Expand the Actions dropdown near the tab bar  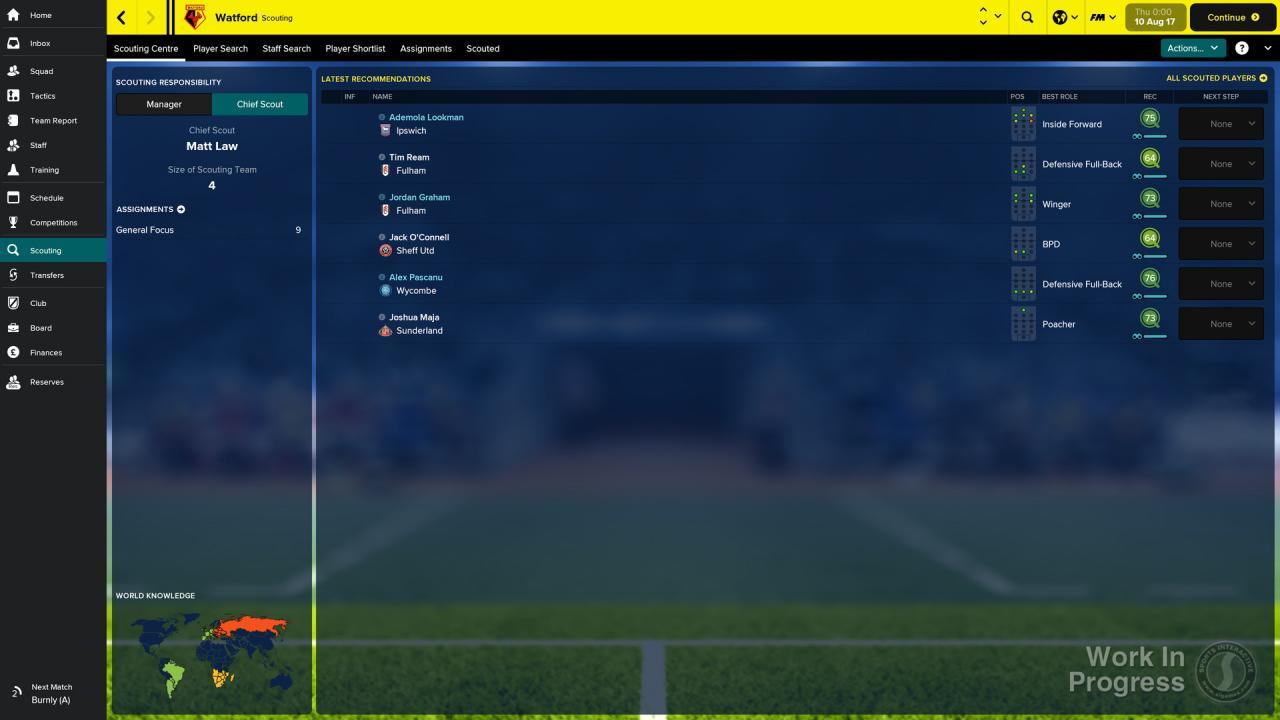(x=1191, y=47)
